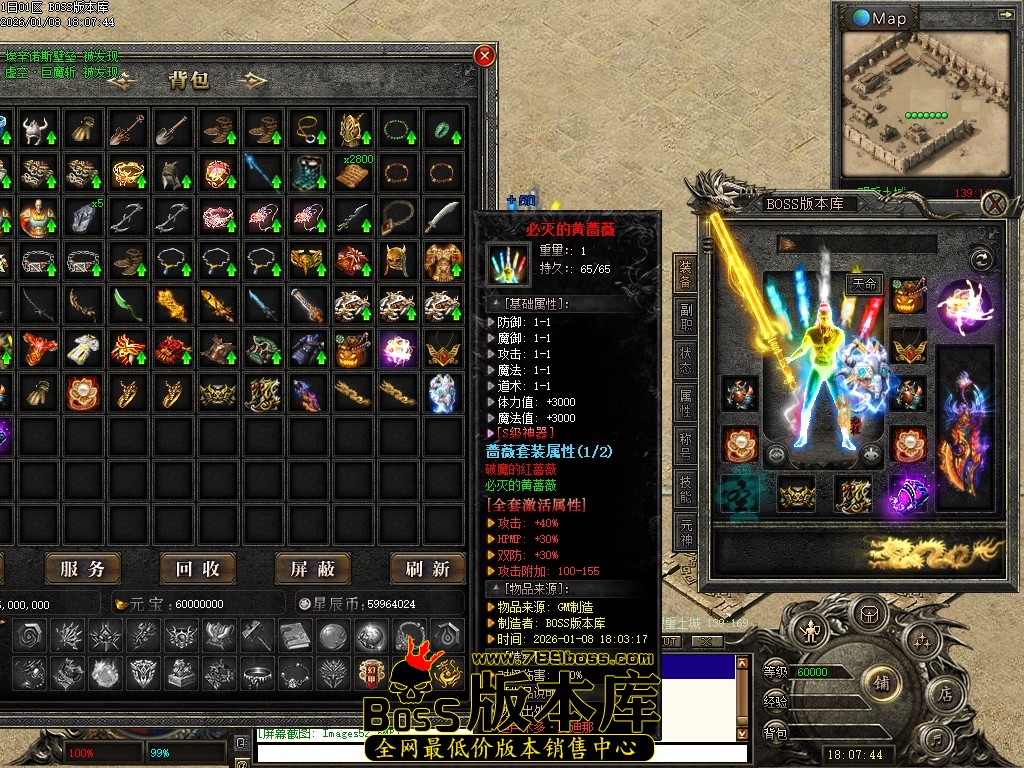
Task: Show the 状态 status tab
Action: [686, 354]
